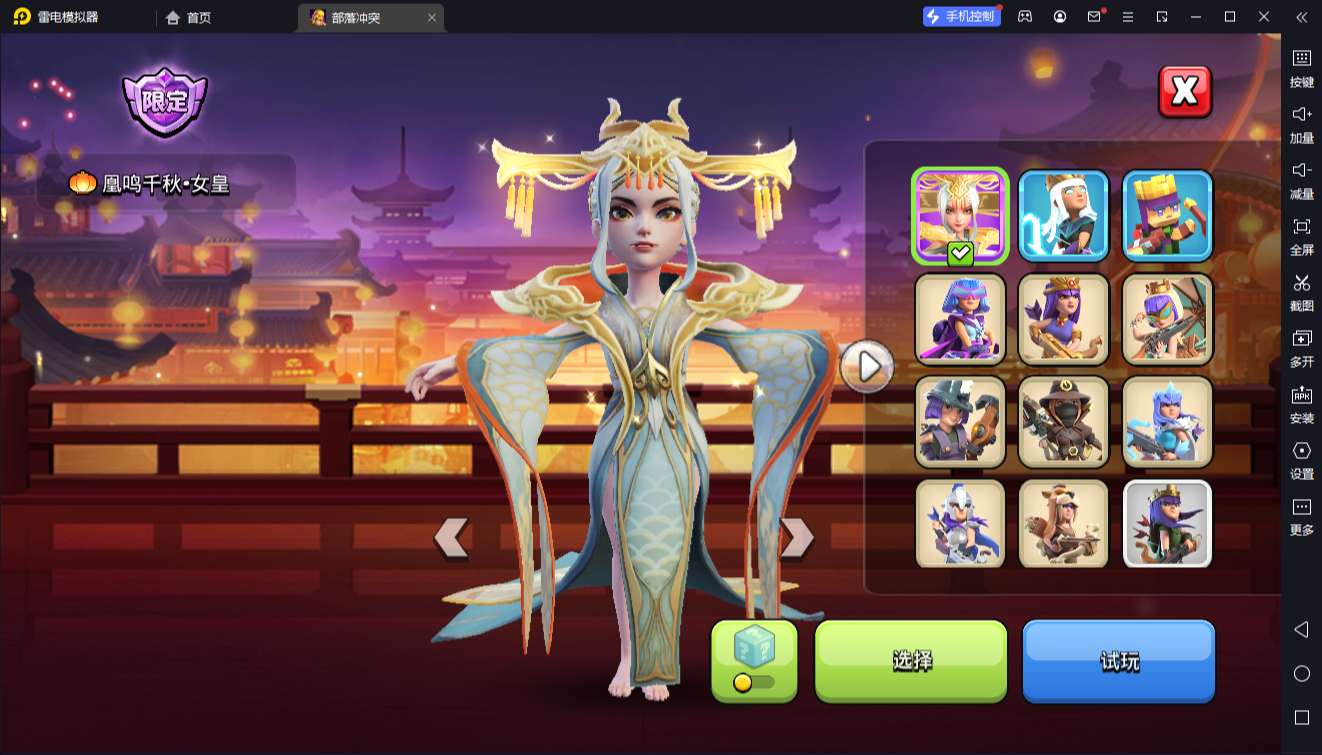
Task: Choose the blonde primal queen skin
Action: point(1063,524)
